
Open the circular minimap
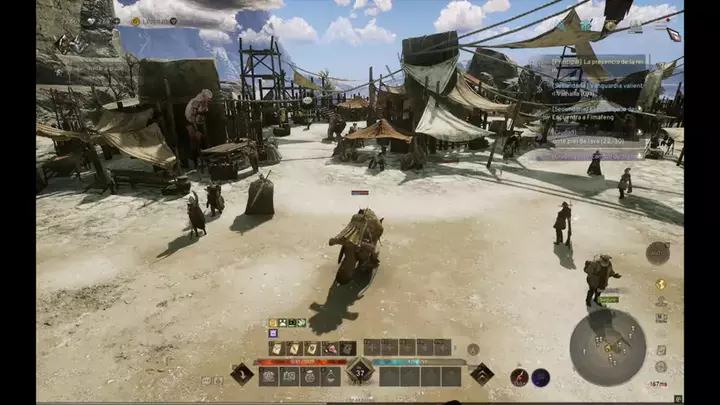[607, 347]
